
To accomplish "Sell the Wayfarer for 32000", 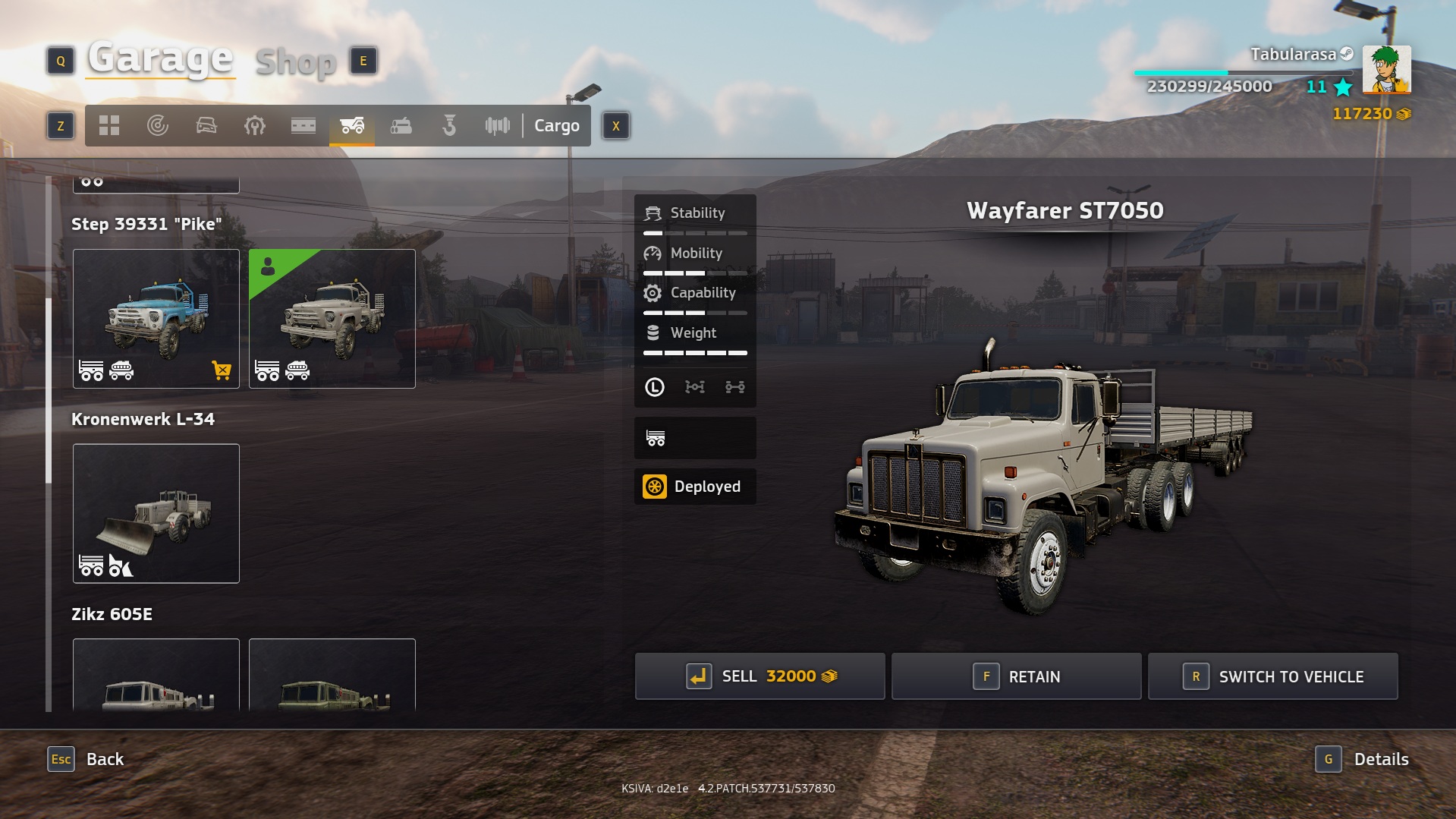I will (759, 676).
